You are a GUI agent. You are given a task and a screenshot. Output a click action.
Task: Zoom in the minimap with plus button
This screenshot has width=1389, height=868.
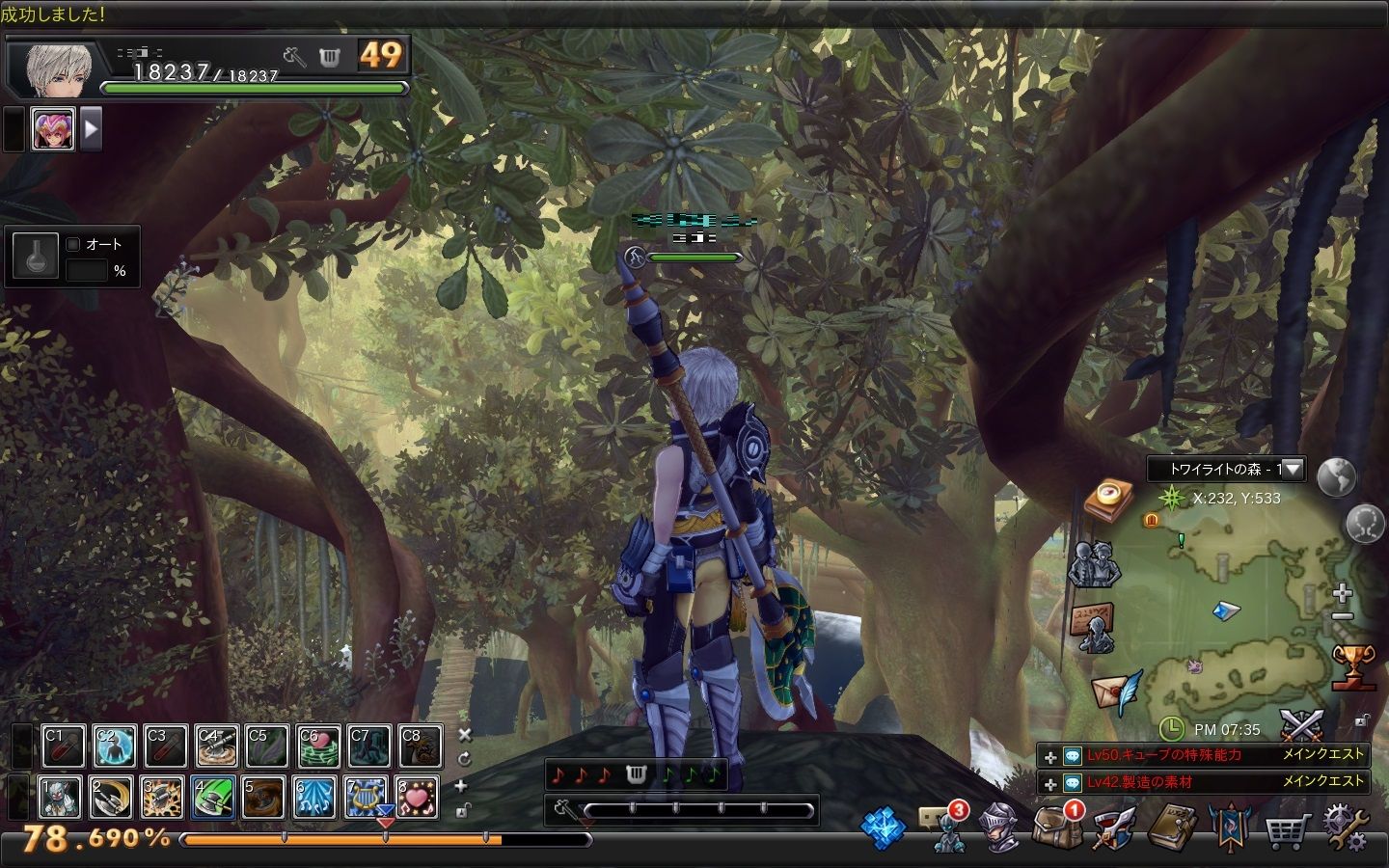pyautogui.click(x=1342, y=592)
